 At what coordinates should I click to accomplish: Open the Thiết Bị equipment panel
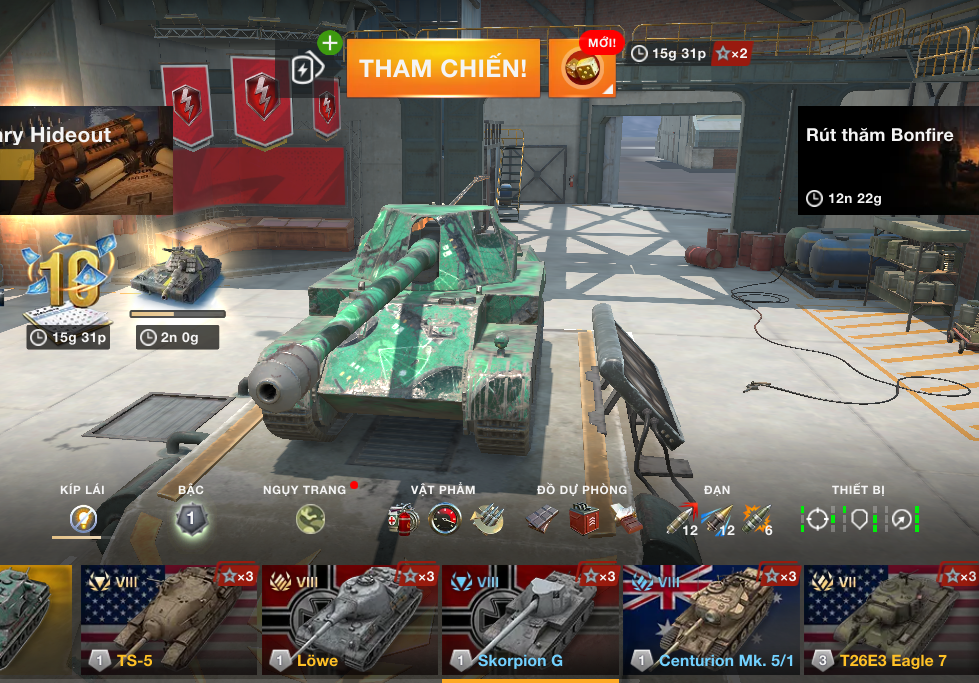point(859,518)
